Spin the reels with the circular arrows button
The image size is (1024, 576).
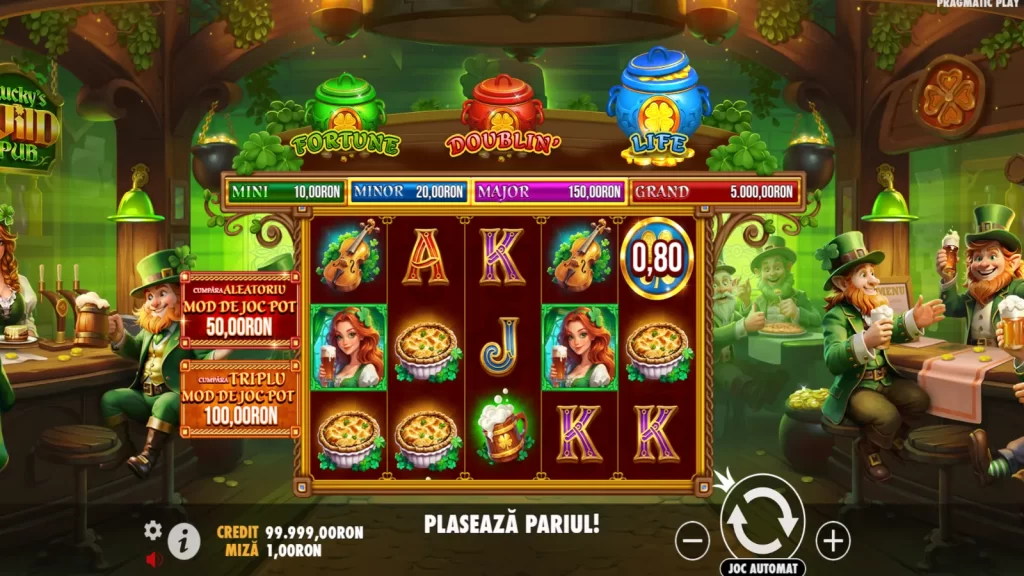pos(762,516)
